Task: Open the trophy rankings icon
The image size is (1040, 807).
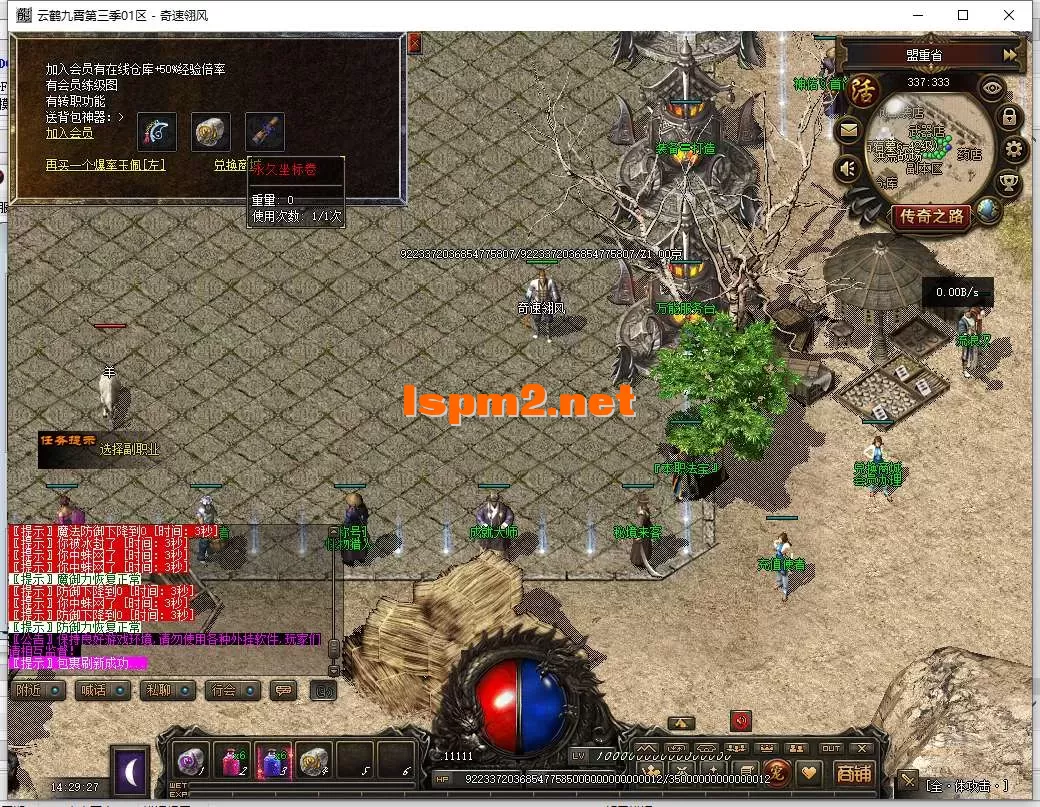Action: tap(1010, 183)
